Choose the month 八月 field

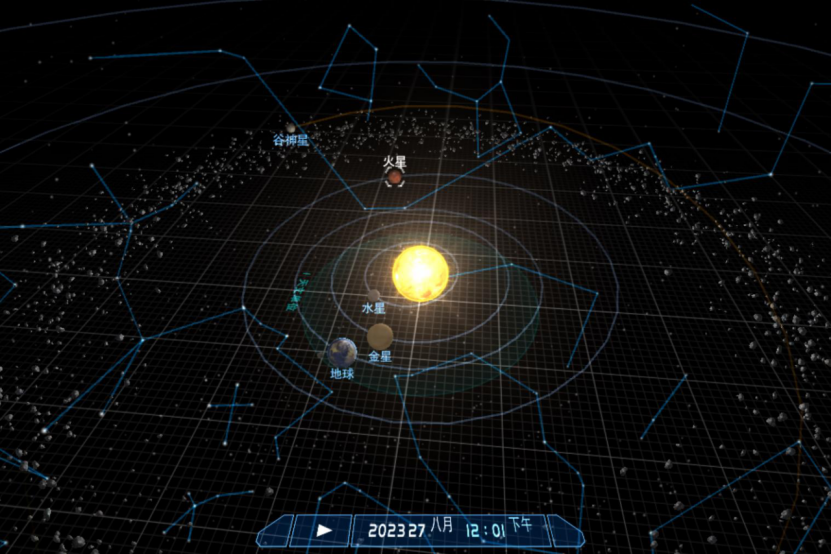point(444,523)
